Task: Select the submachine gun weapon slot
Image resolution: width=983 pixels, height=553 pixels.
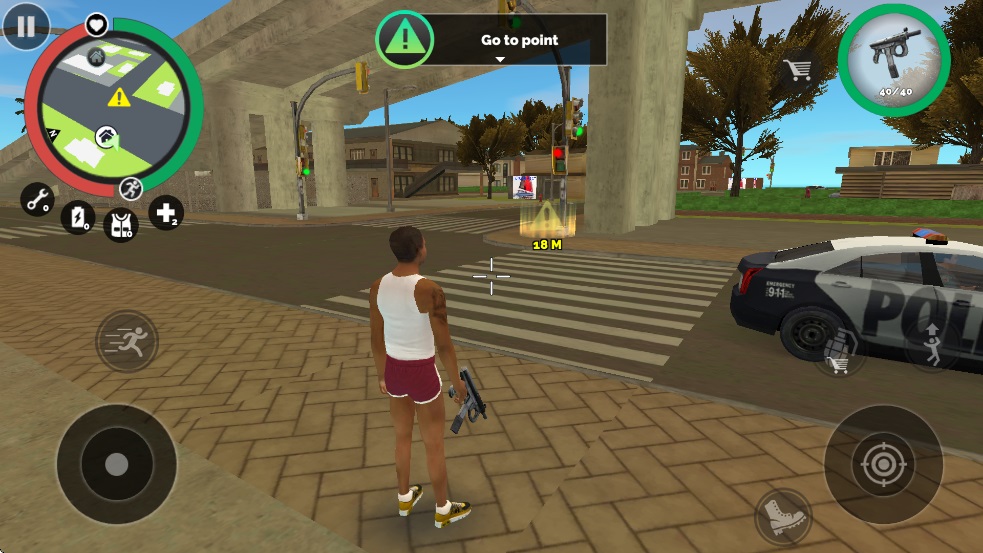Action: tap(893, 61)
